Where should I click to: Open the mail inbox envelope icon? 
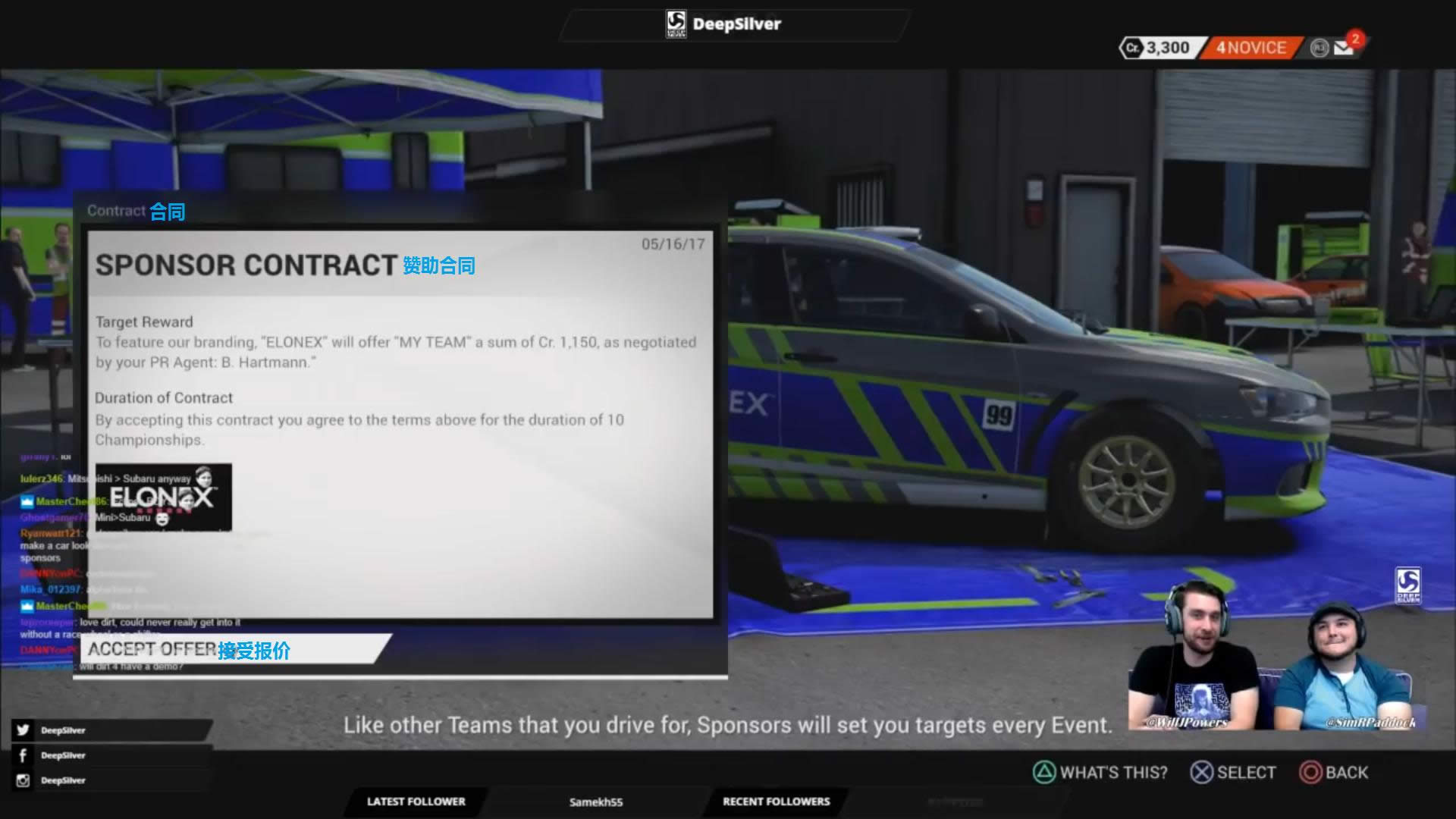[1345, 49]
